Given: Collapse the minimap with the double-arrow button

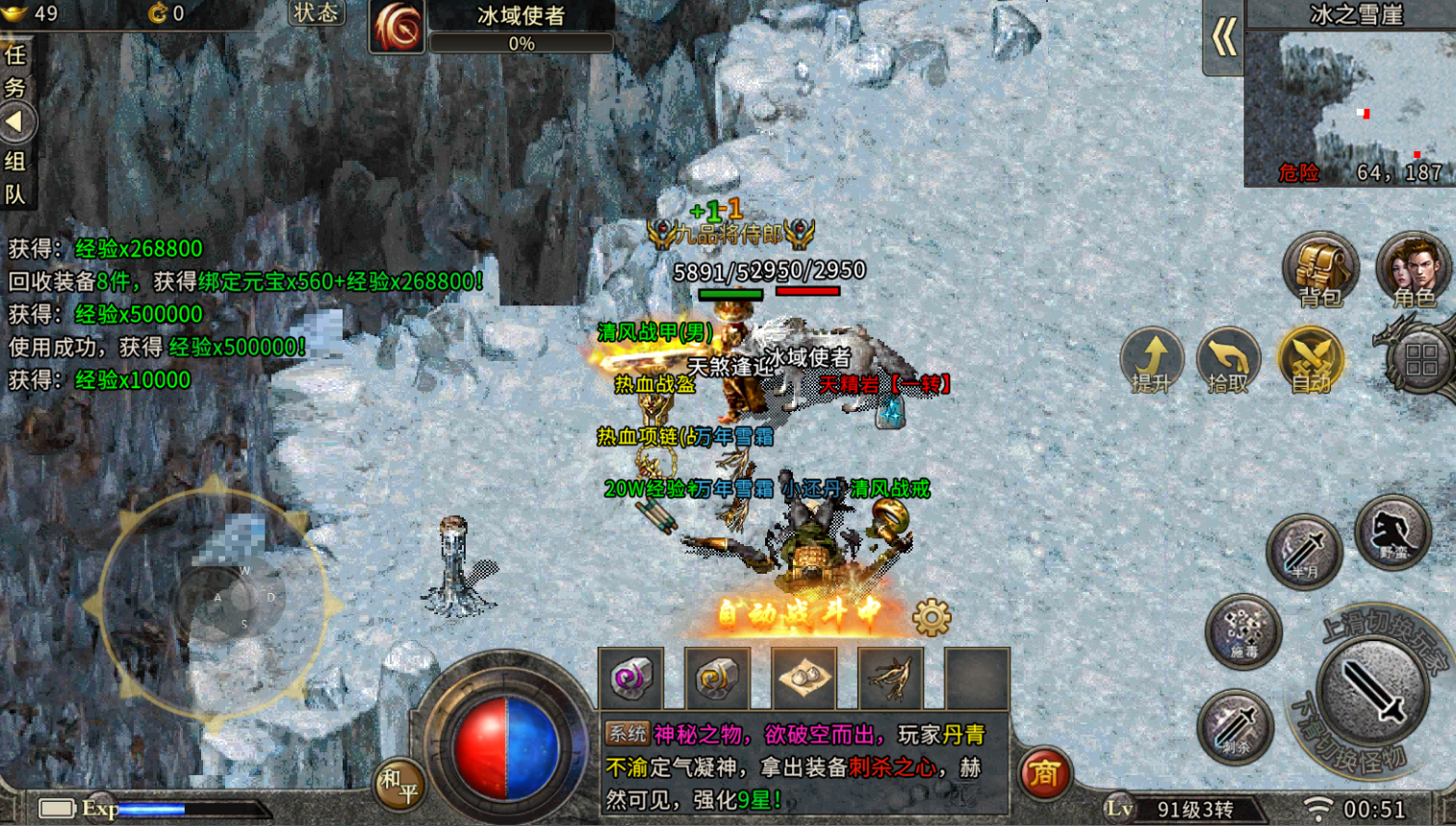Looking at the screenshot, I should point(1223,39).
